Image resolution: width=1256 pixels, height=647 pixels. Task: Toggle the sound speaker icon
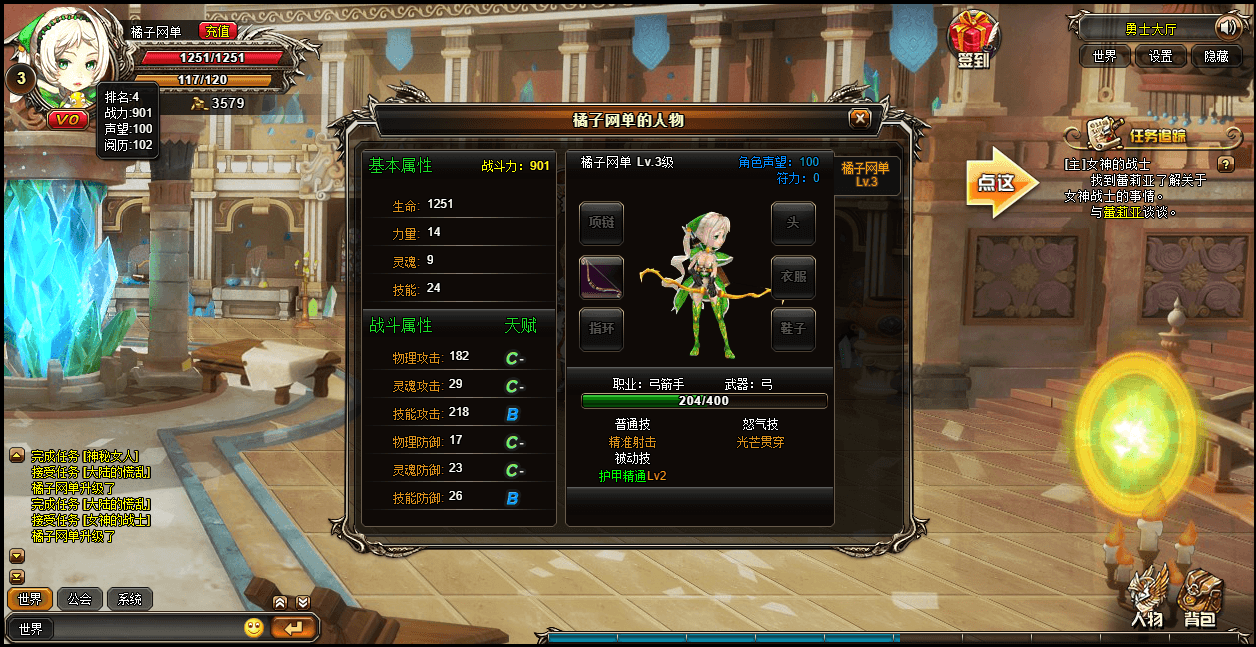1226,27
